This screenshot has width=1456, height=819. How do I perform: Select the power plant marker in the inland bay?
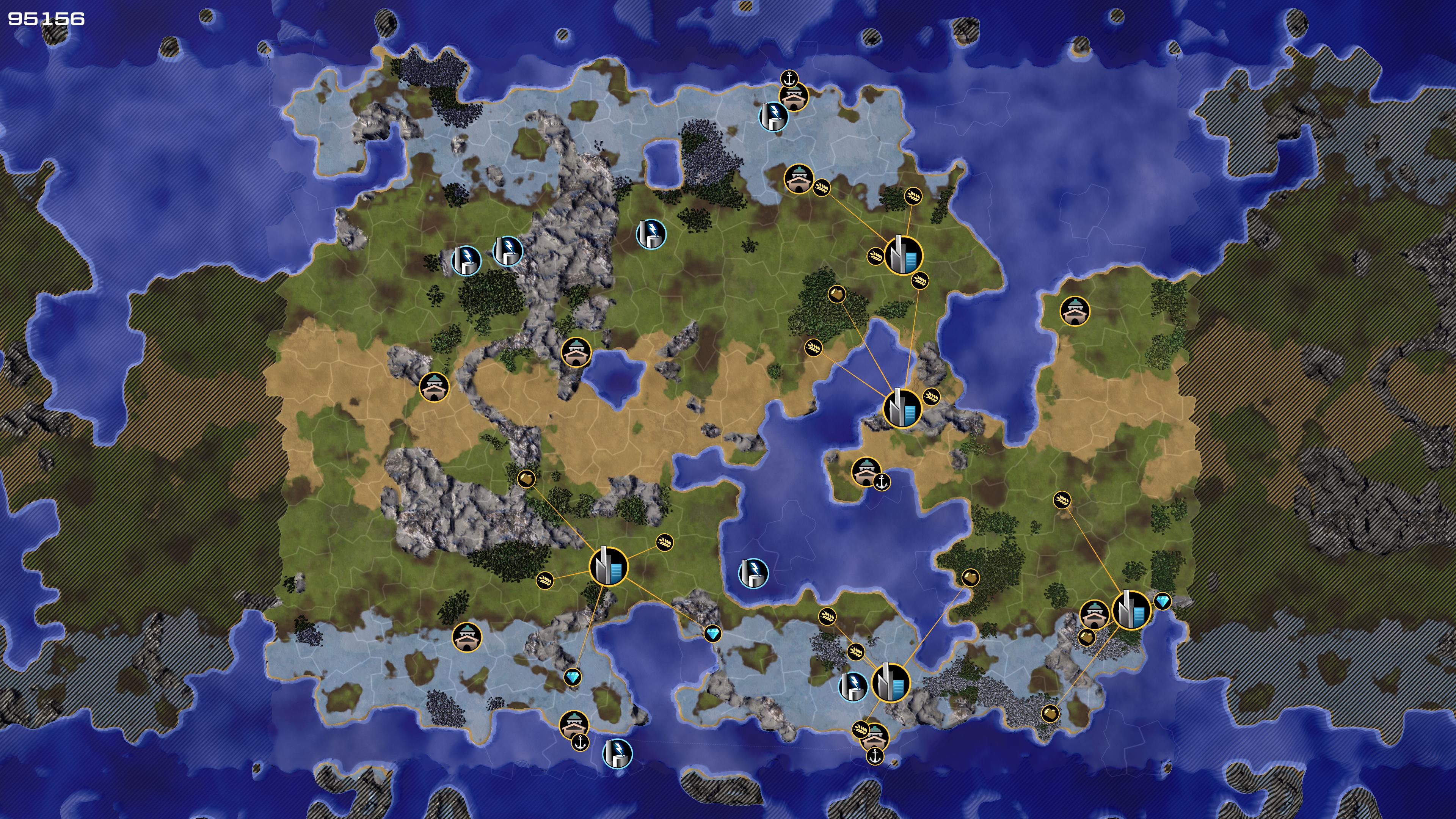point(753,573)
